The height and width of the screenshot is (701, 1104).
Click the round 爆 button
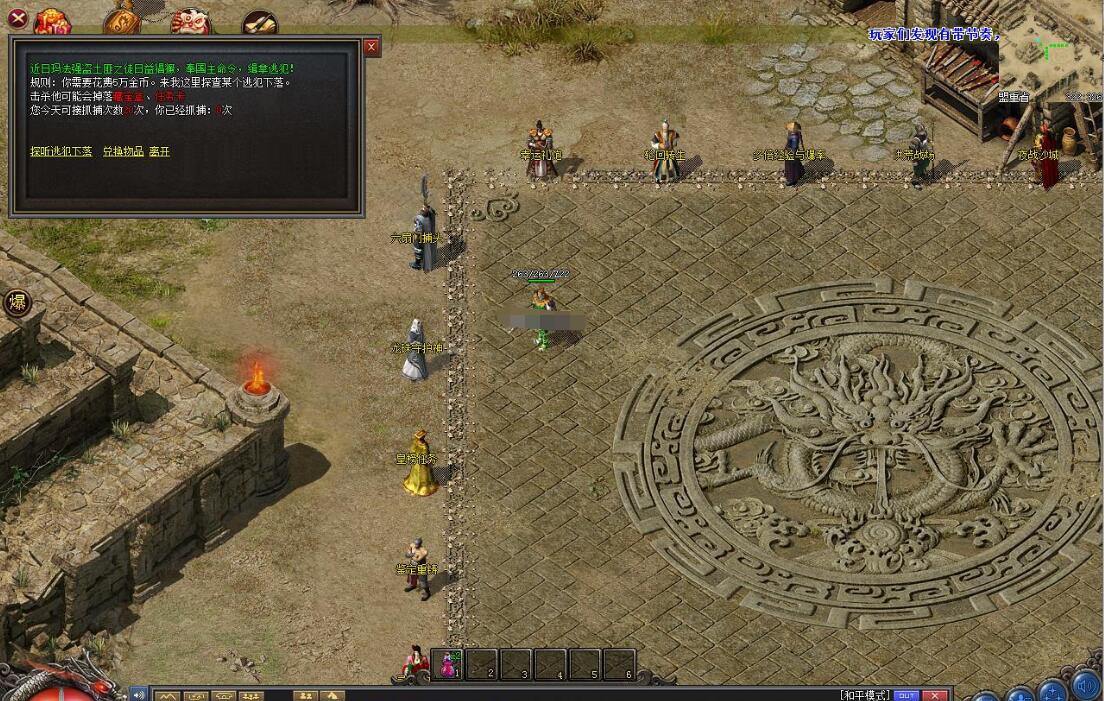click(17, 303)
